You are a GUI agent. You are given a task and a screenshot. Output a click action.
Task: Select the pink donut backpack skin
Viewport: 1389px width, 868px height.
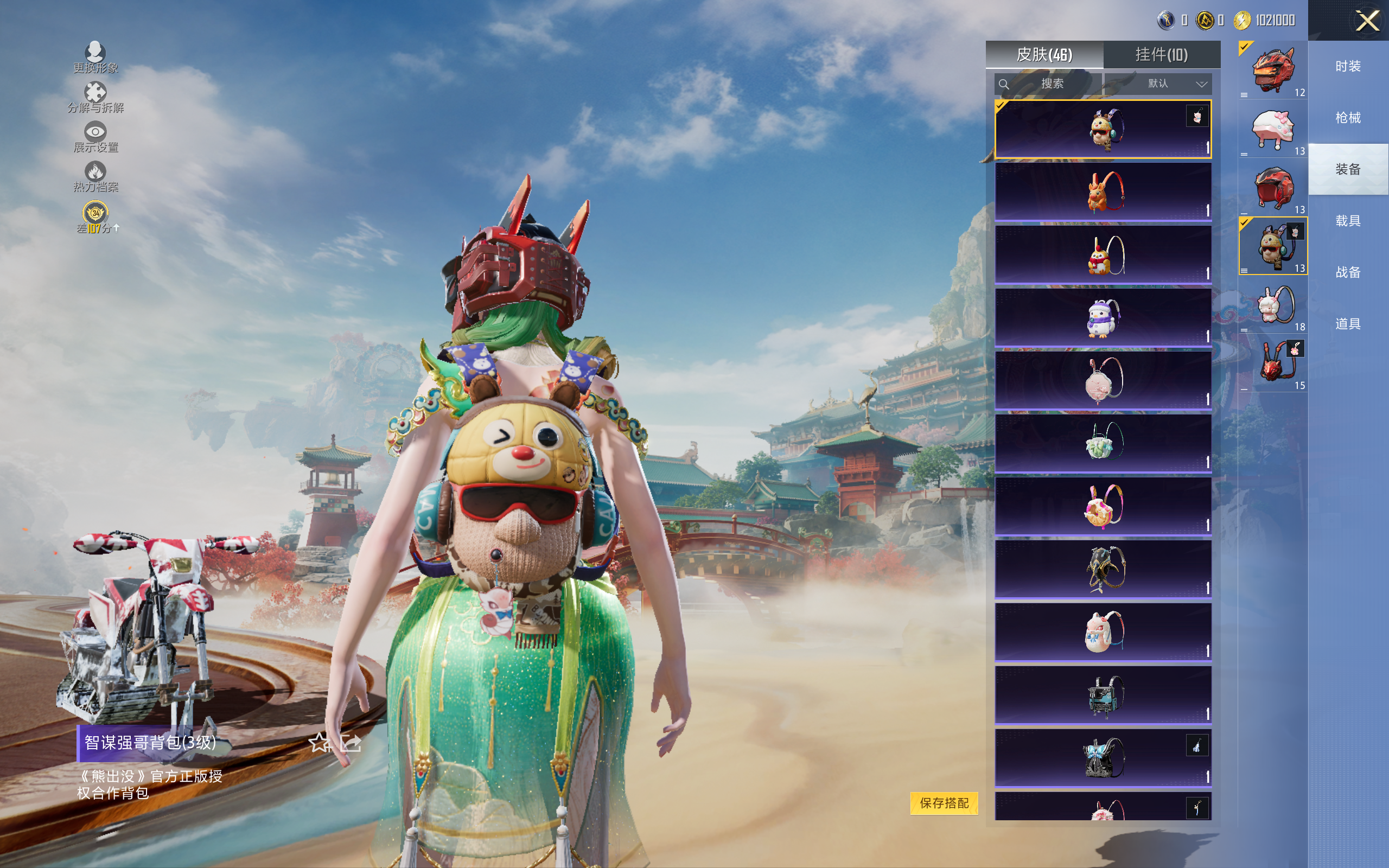pyautogui.click(x=1103, y=506)
